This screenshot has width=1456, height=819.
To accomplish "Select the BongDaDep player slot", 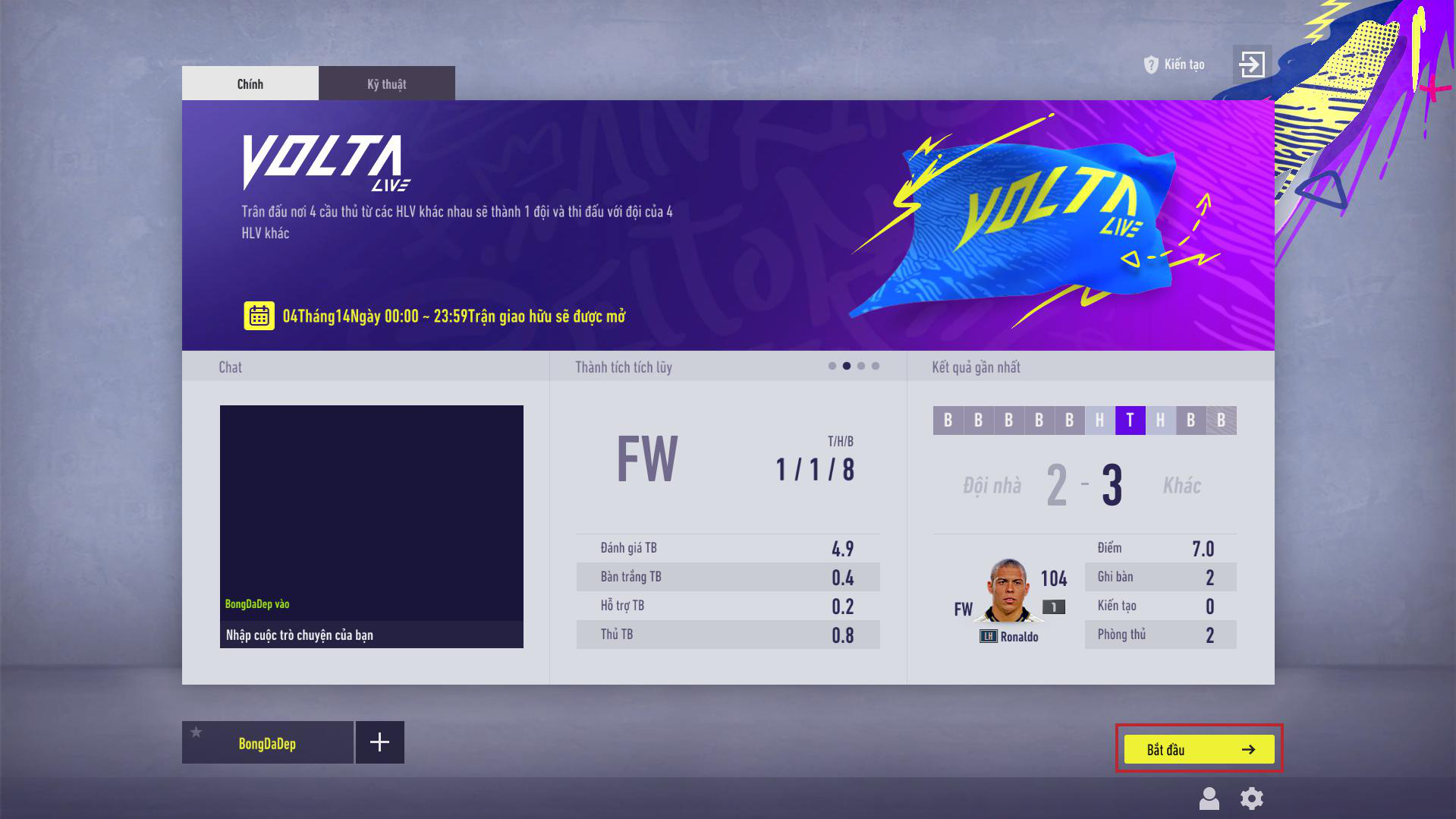I will (267, 743).
